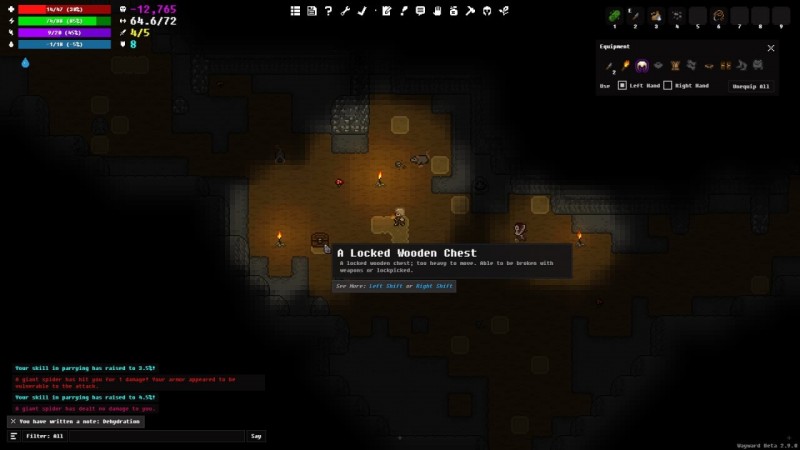Select the highlighted purple-circled equipment item
The height and width of the screenshot is (450, 800).
(x=642, y=66)
